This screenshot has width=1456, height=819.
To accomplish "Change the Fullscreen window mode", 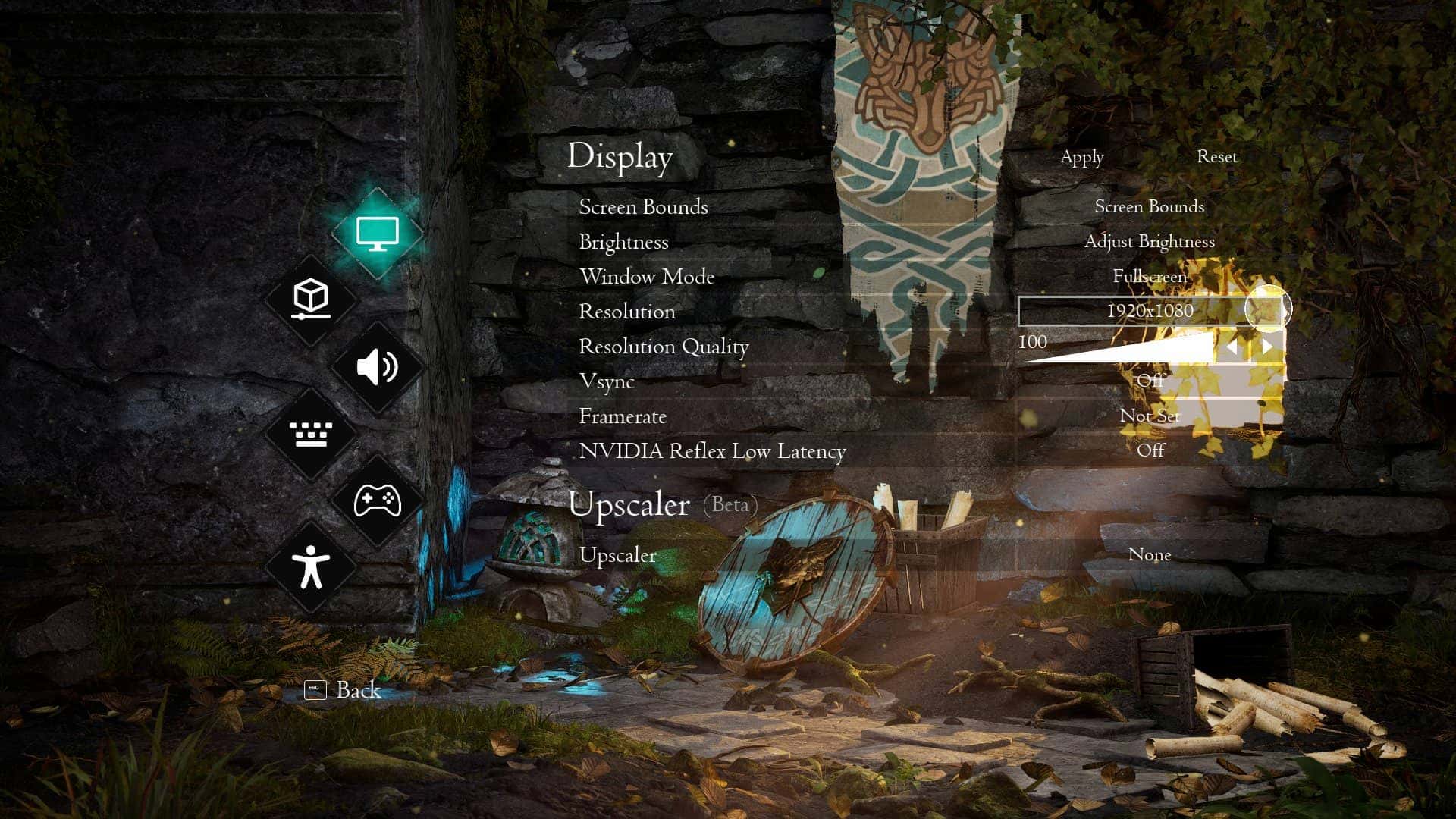I will pos(1149,277).
